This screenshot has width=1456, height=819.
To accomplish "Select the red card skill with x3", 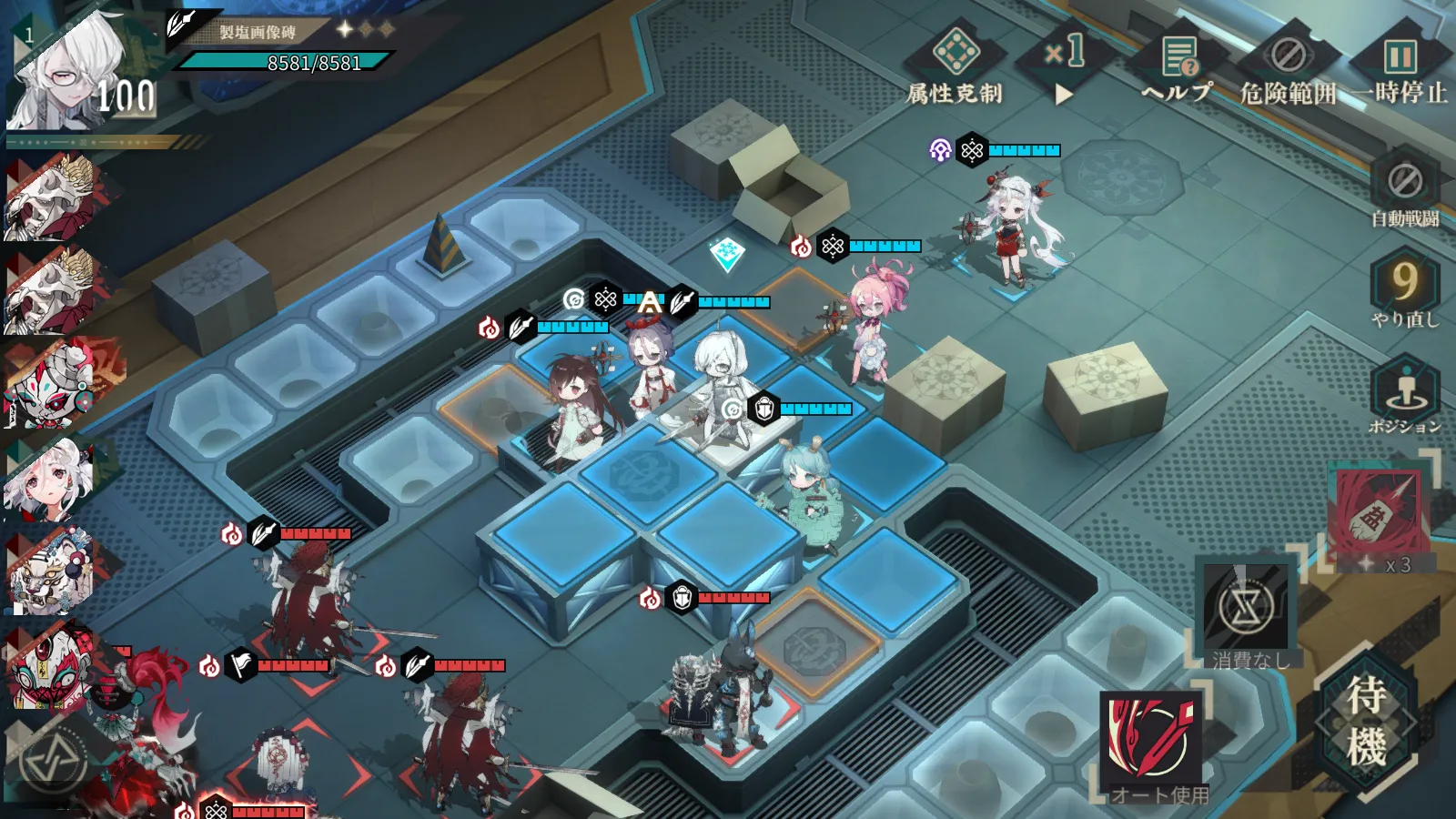I will 1378,514.
